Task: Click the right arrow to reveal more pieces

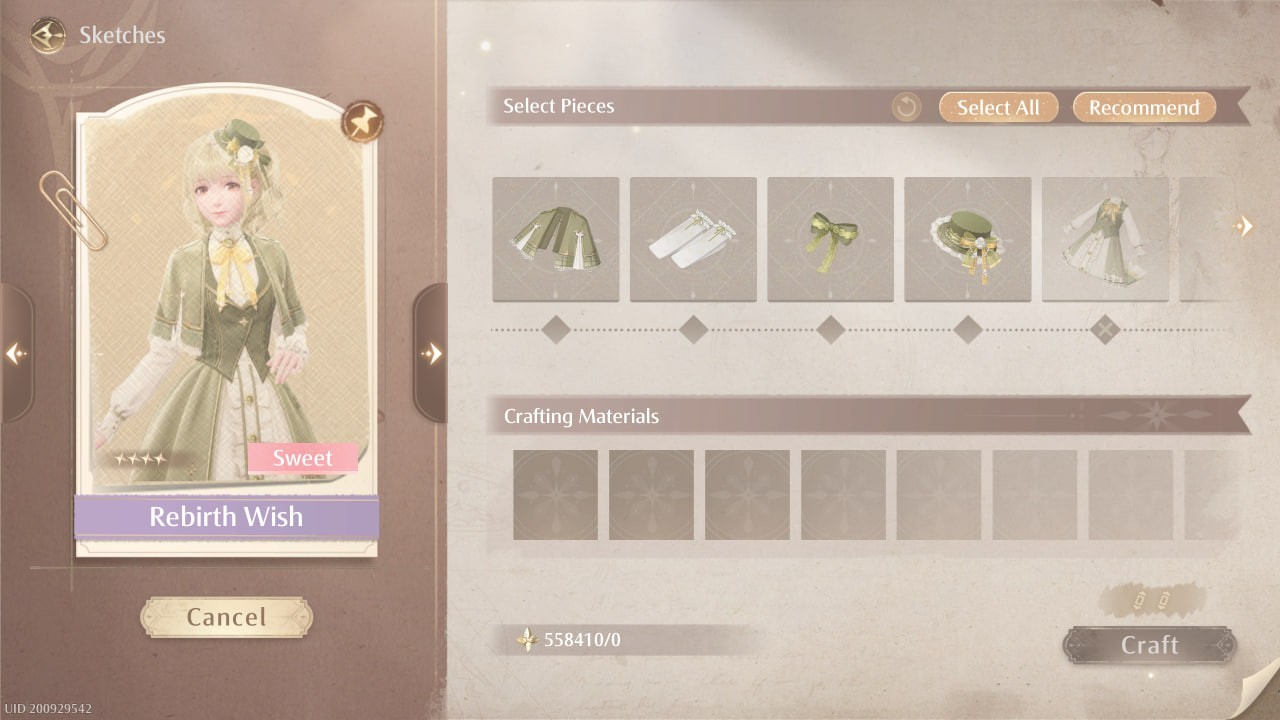Action: (1245, 226)
